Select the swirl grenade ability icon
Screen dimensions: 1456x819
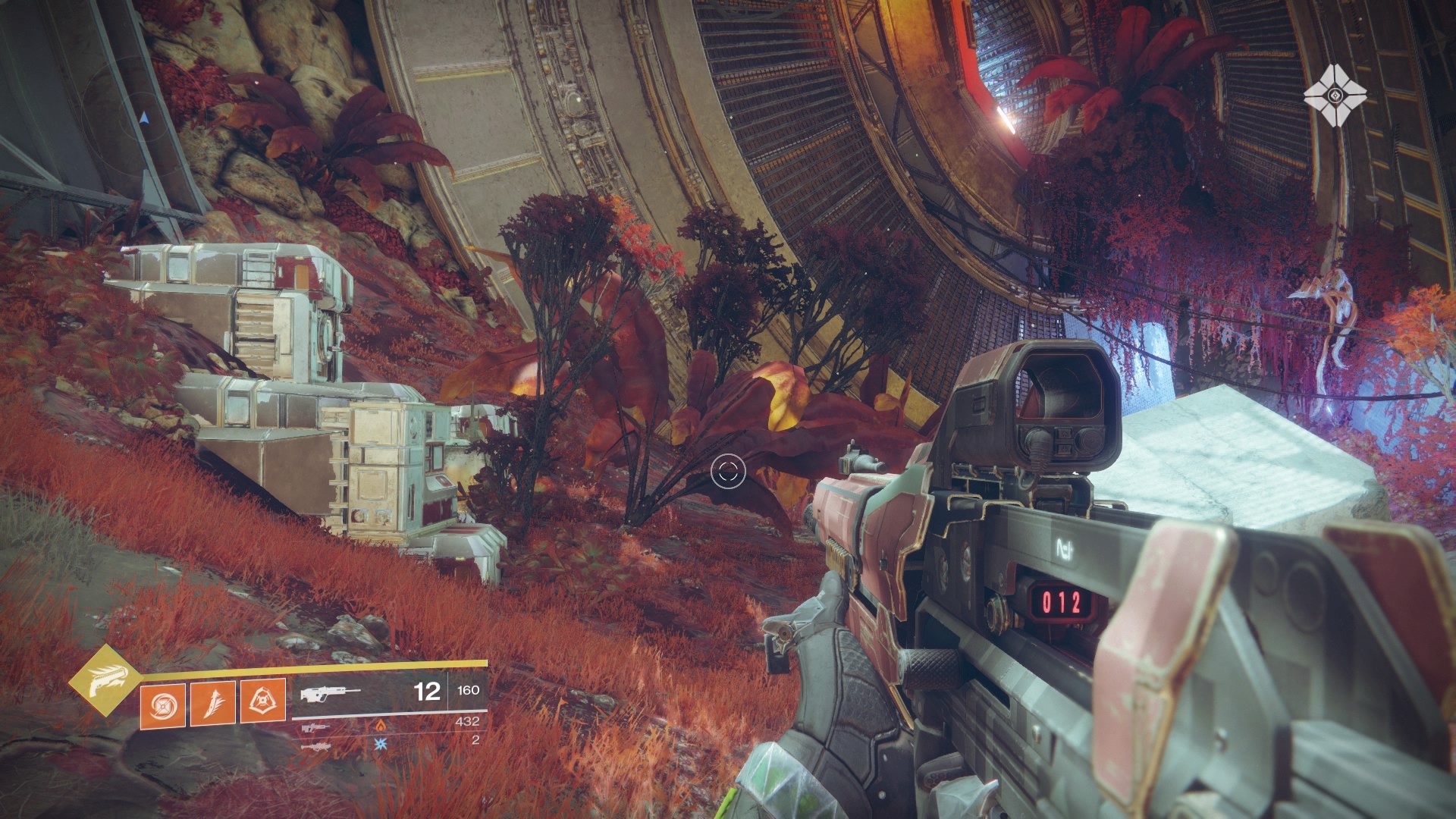tap(162, 701)
